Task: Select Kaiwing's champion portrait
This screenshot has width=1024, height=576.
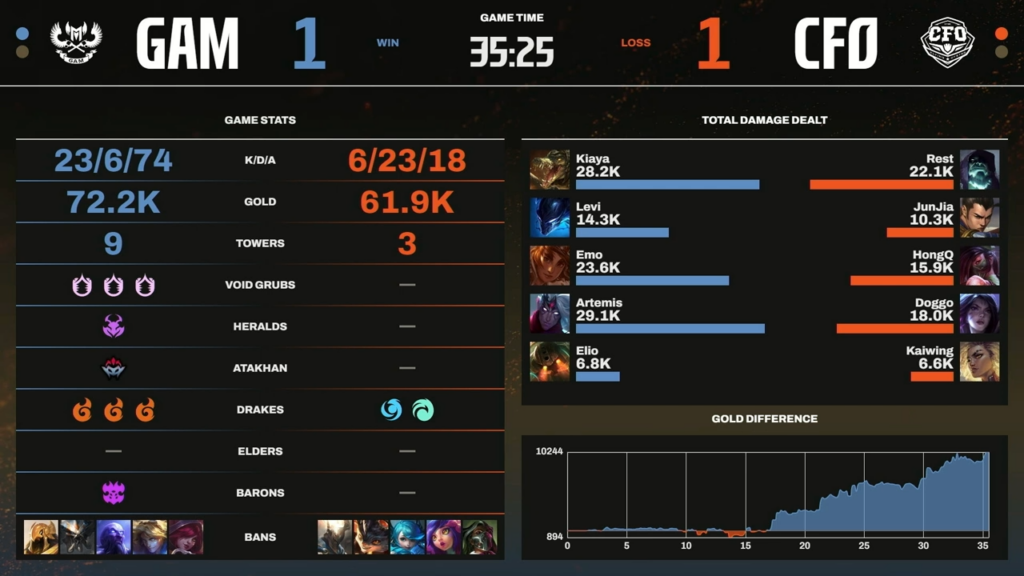Action: point(979,361)
